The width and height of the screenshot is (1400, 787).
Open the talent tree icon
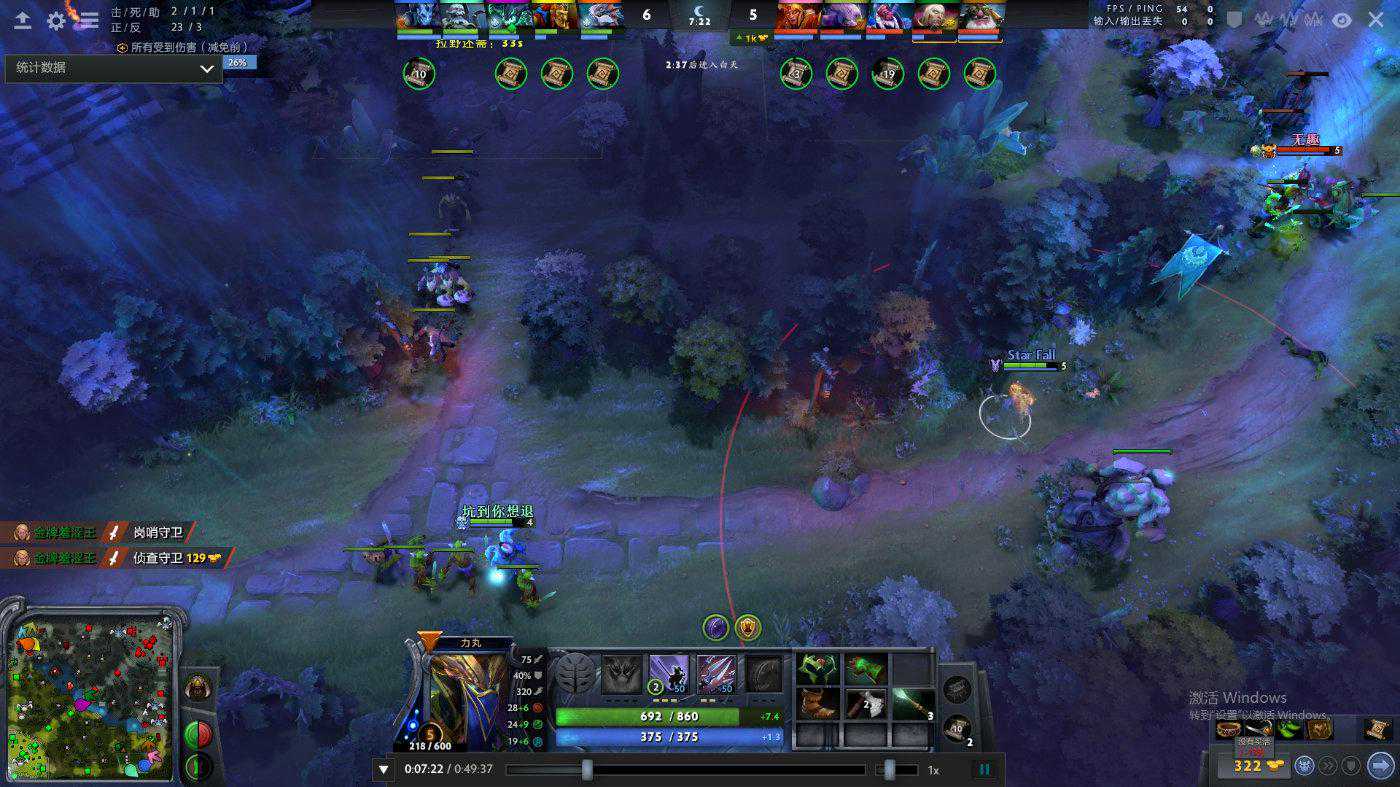(x=575, y=674)
